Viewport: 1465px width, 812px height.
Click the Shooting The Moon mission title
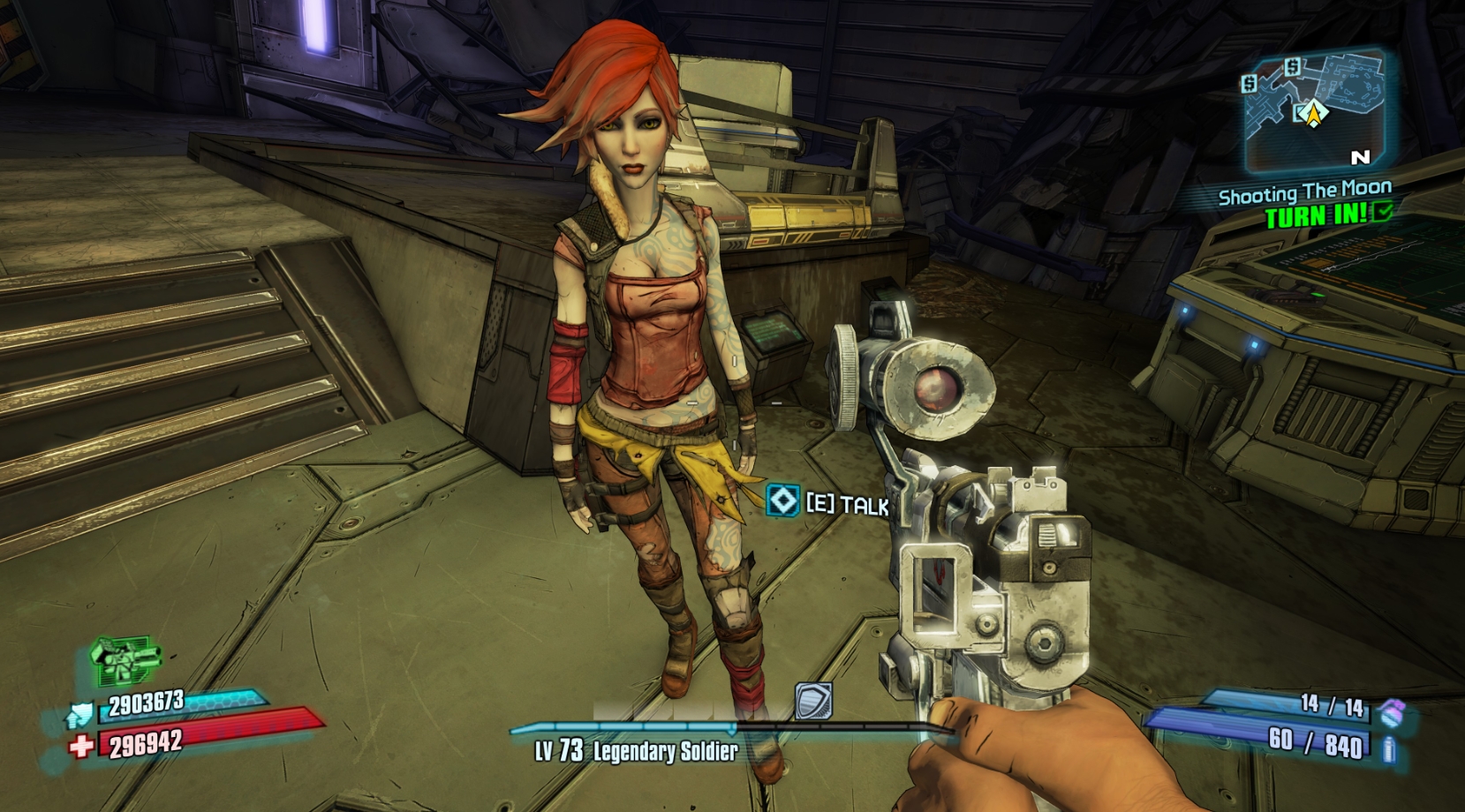point(1306,187)
